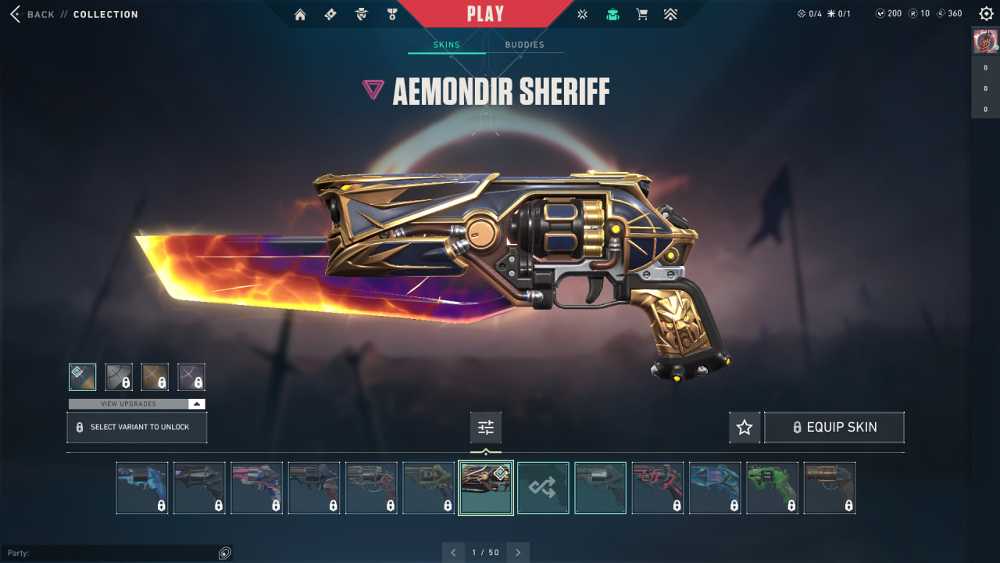Click Select Variant to Unlock
Viewport: 1000px width, 563px height.
pyautogui.click(x=137, y=427)
